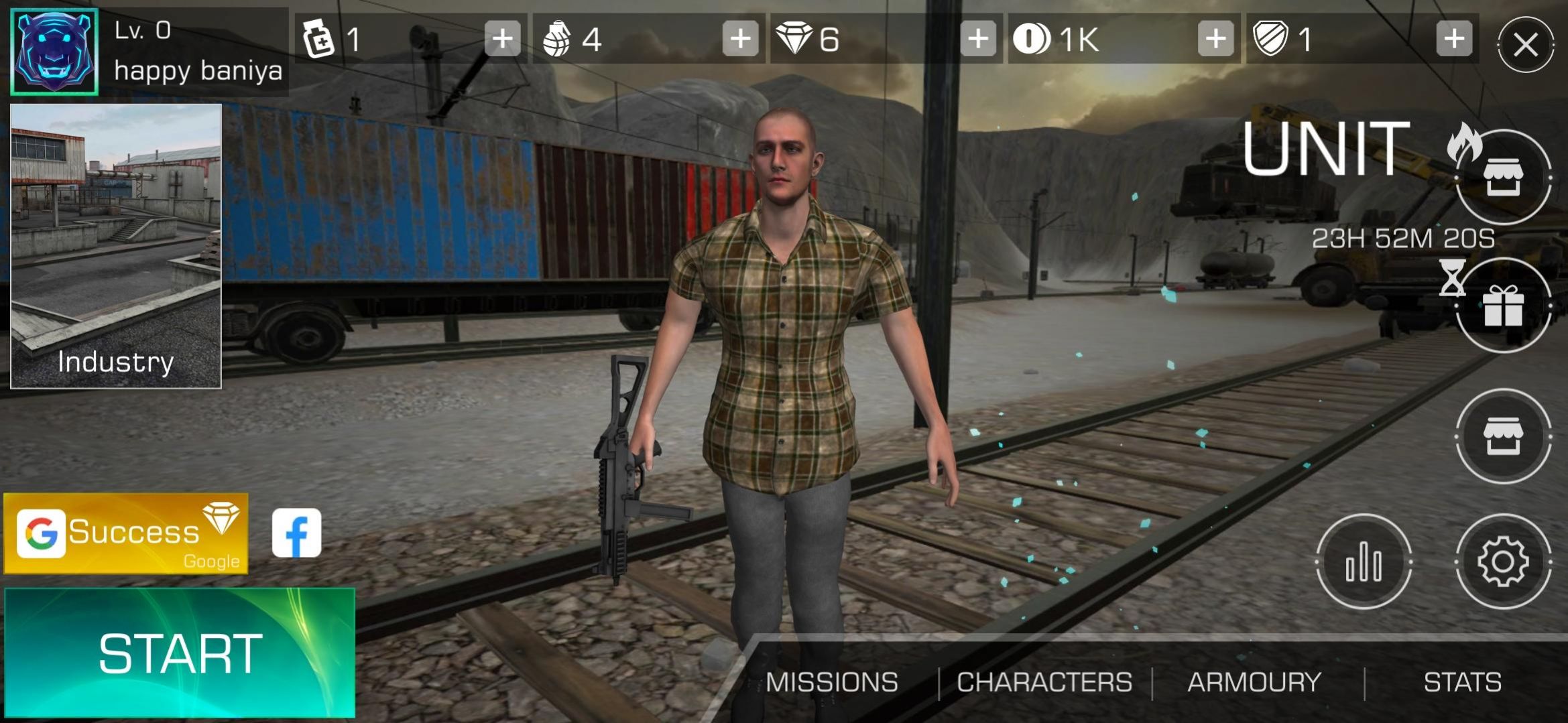Open the hot deals shop with flame

(1503, 178)
